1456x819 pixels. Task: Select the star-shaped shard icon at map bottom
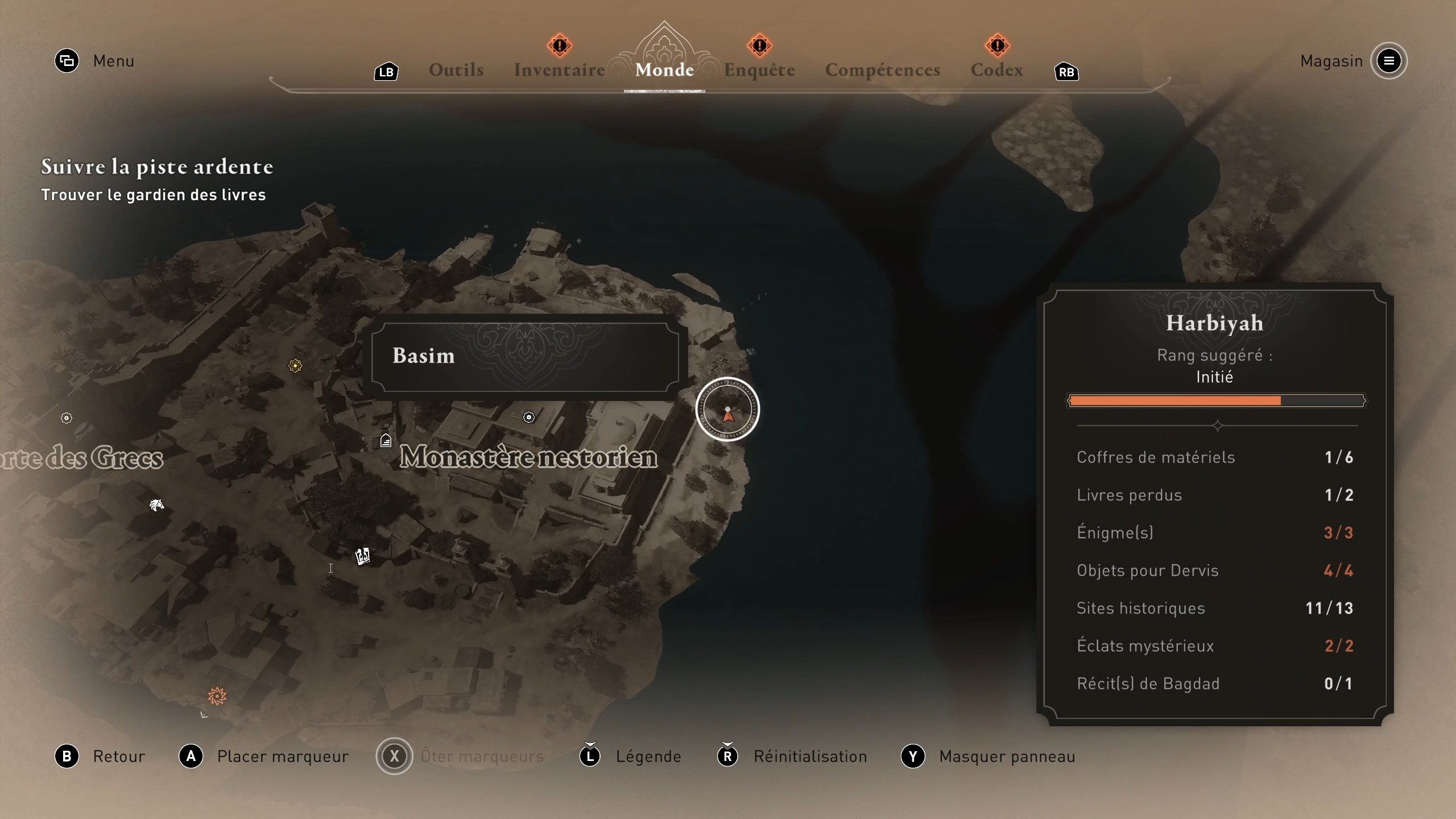point(217,695)
